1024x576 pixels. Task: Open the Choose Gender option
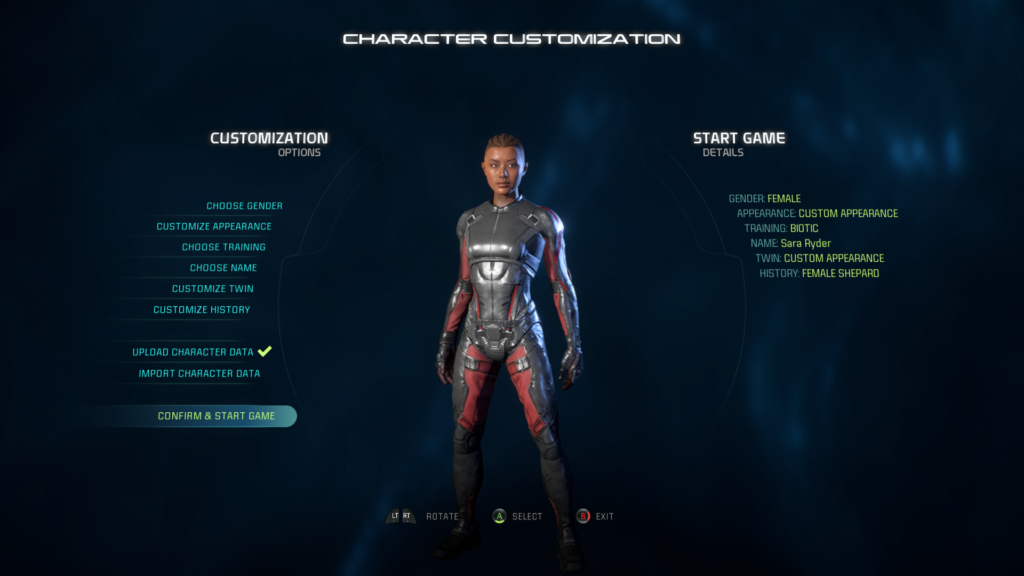(x=244, y=206)
